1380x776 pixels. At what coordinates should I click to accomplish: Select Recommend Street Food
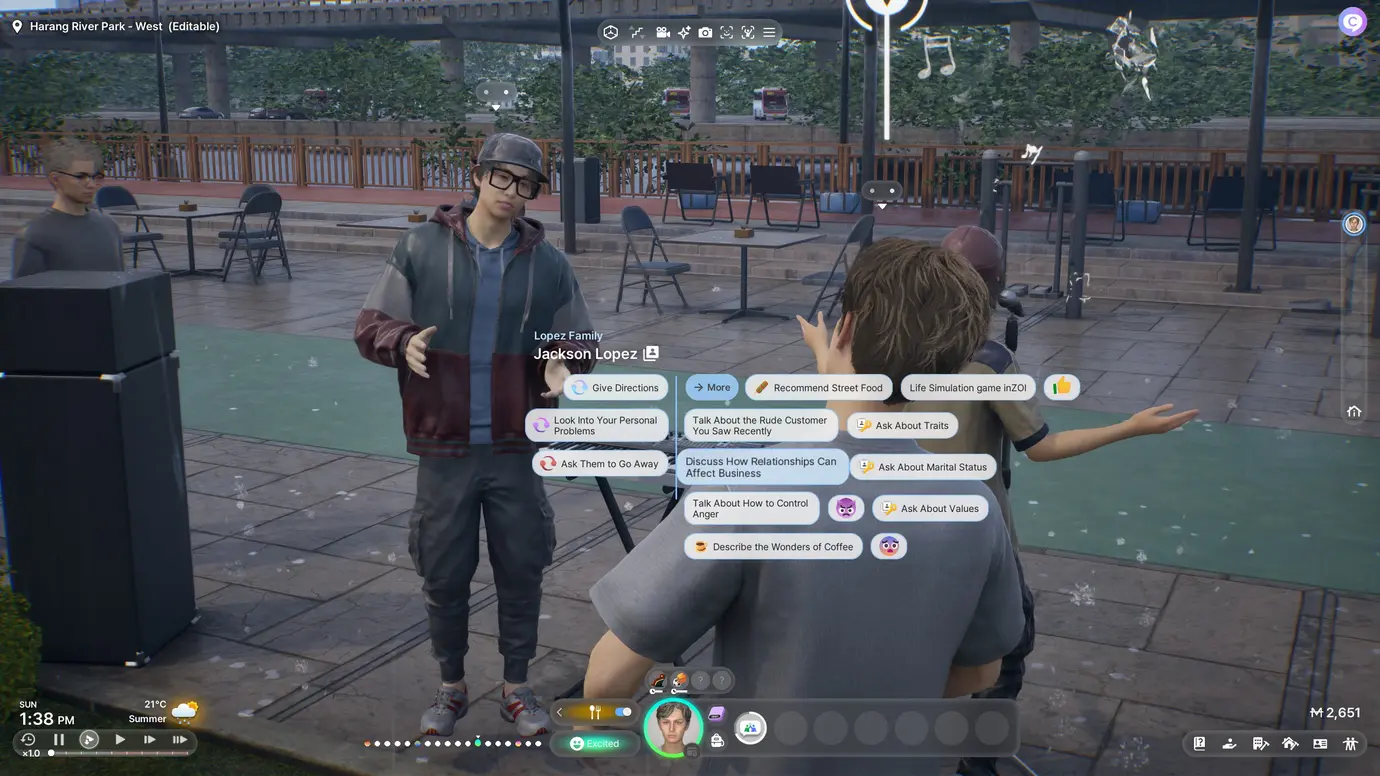point(818,388)
